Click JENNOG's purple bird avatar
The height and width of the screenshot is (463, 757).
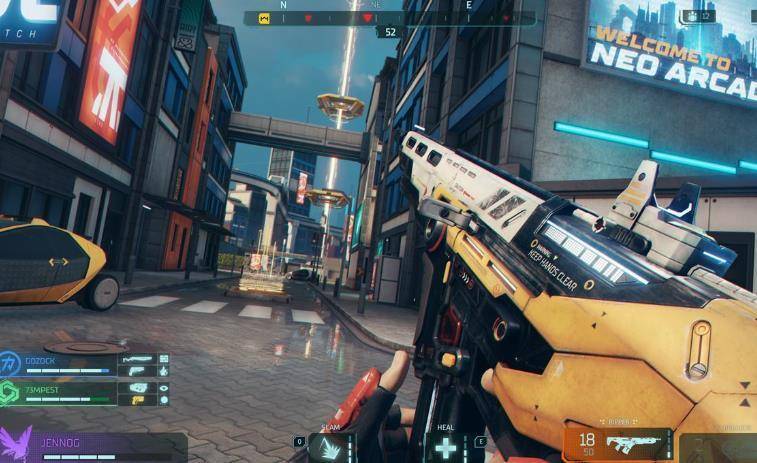(17, 443)
